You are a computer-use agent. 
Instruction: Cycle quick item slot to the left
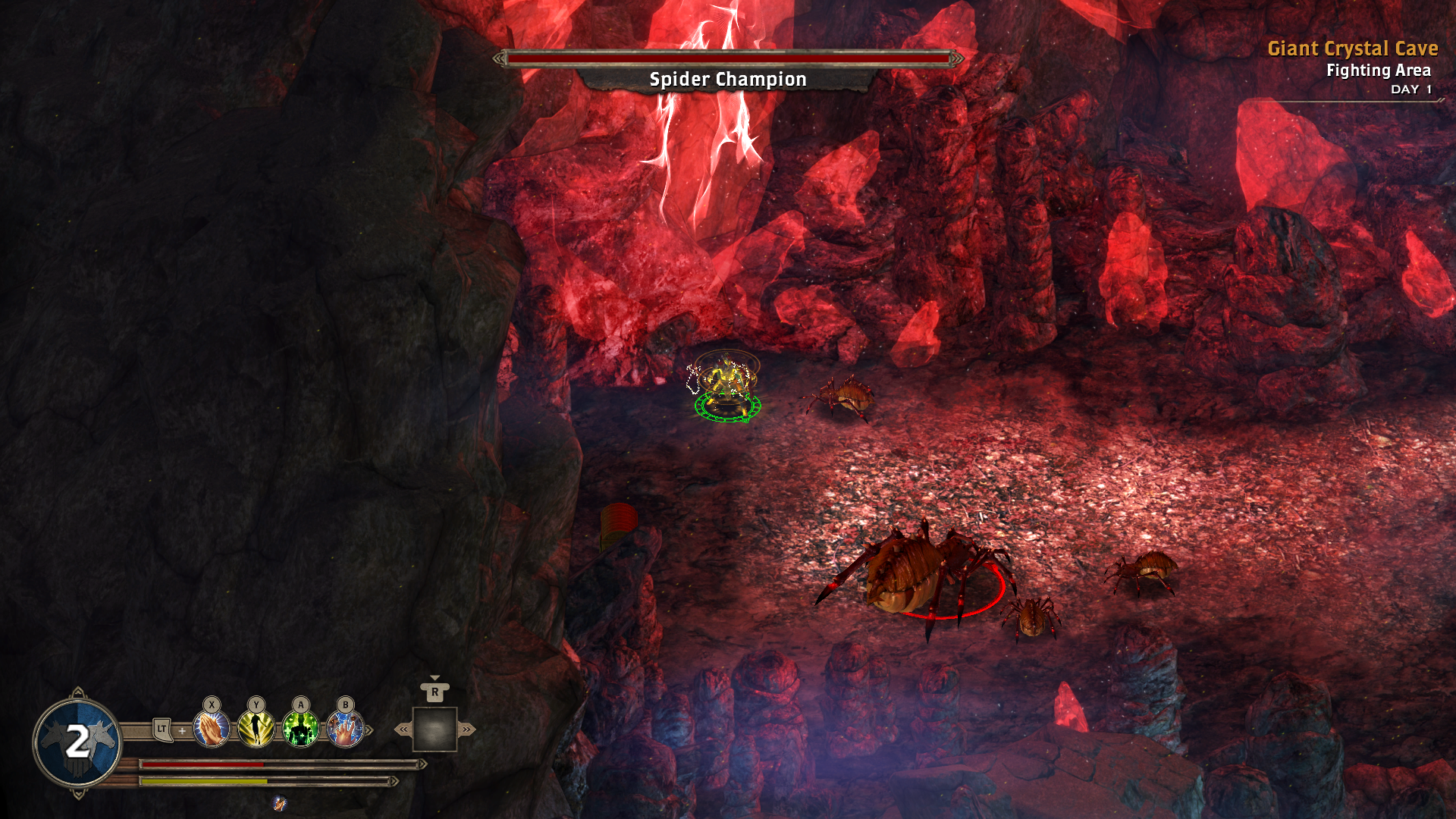point(403,730)
